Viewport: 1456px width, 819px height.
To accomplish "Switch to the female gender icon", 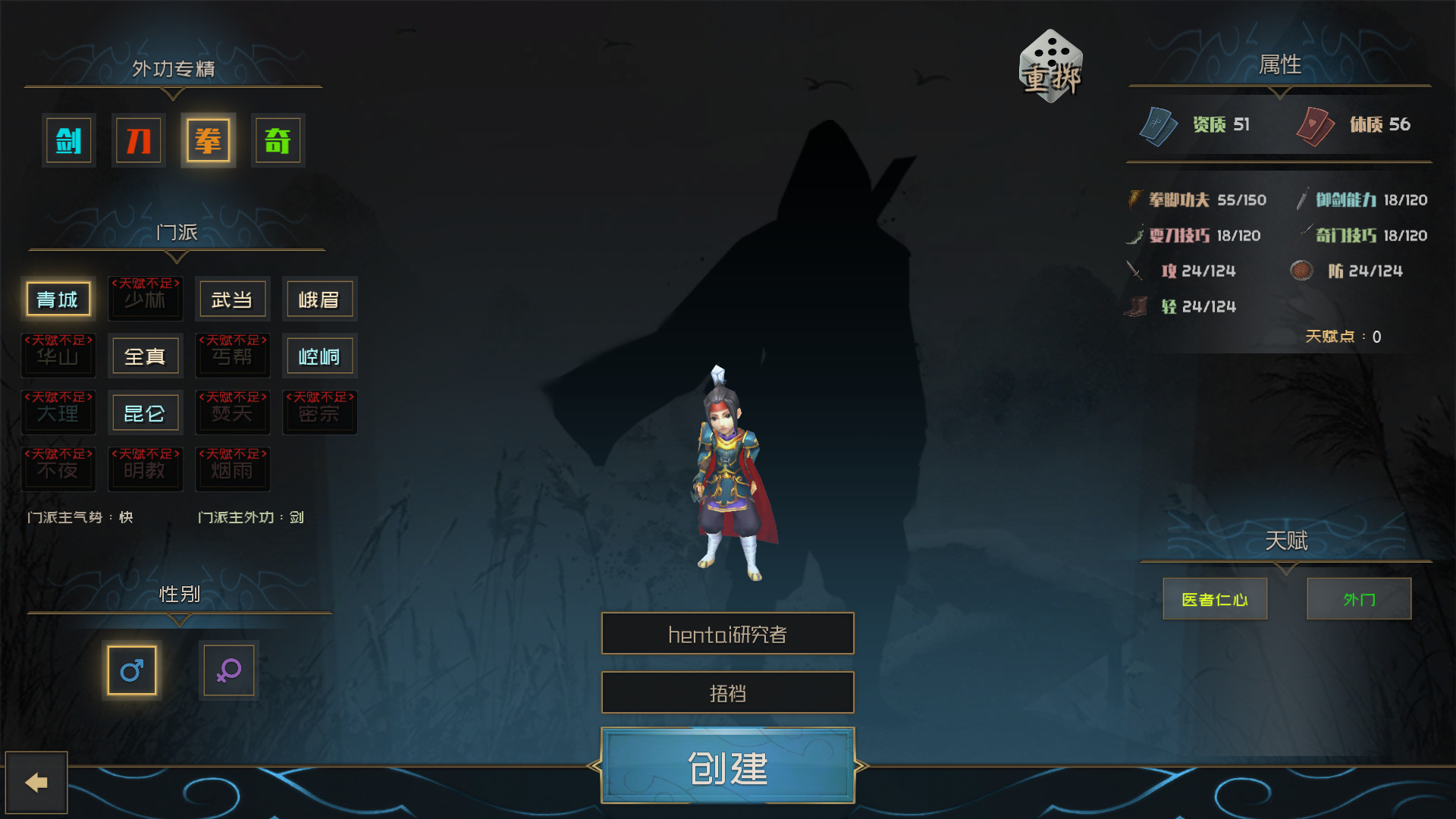I will pyautogui.click(x=228, y=670).
